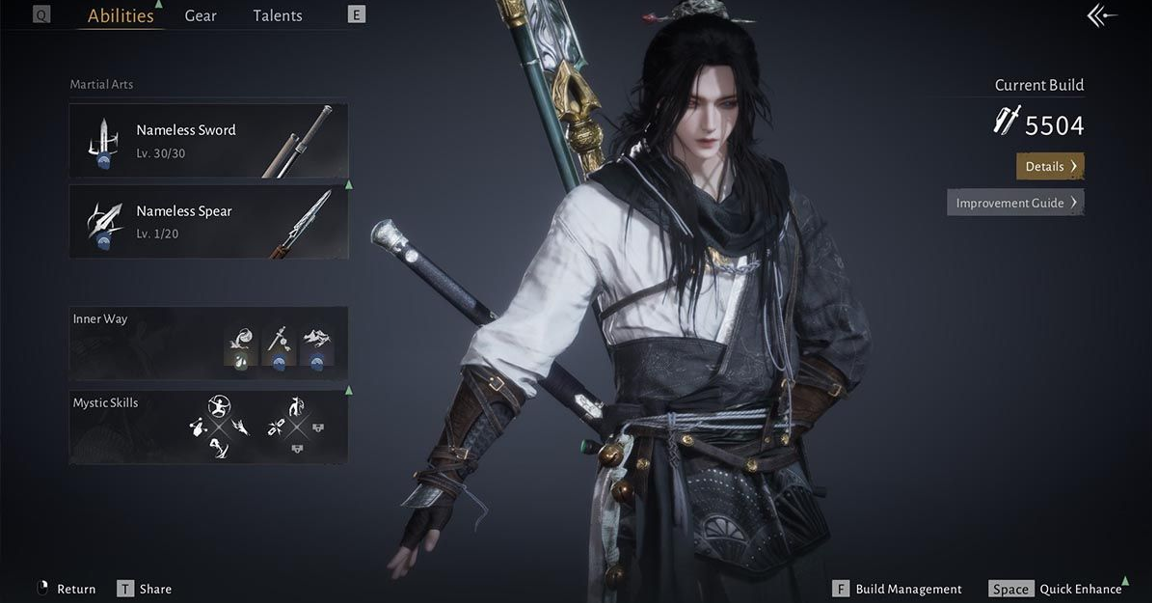Viewport: 1152px width, 603px height.
Task: Open the Inner Way panel
Action: [208, 343]
